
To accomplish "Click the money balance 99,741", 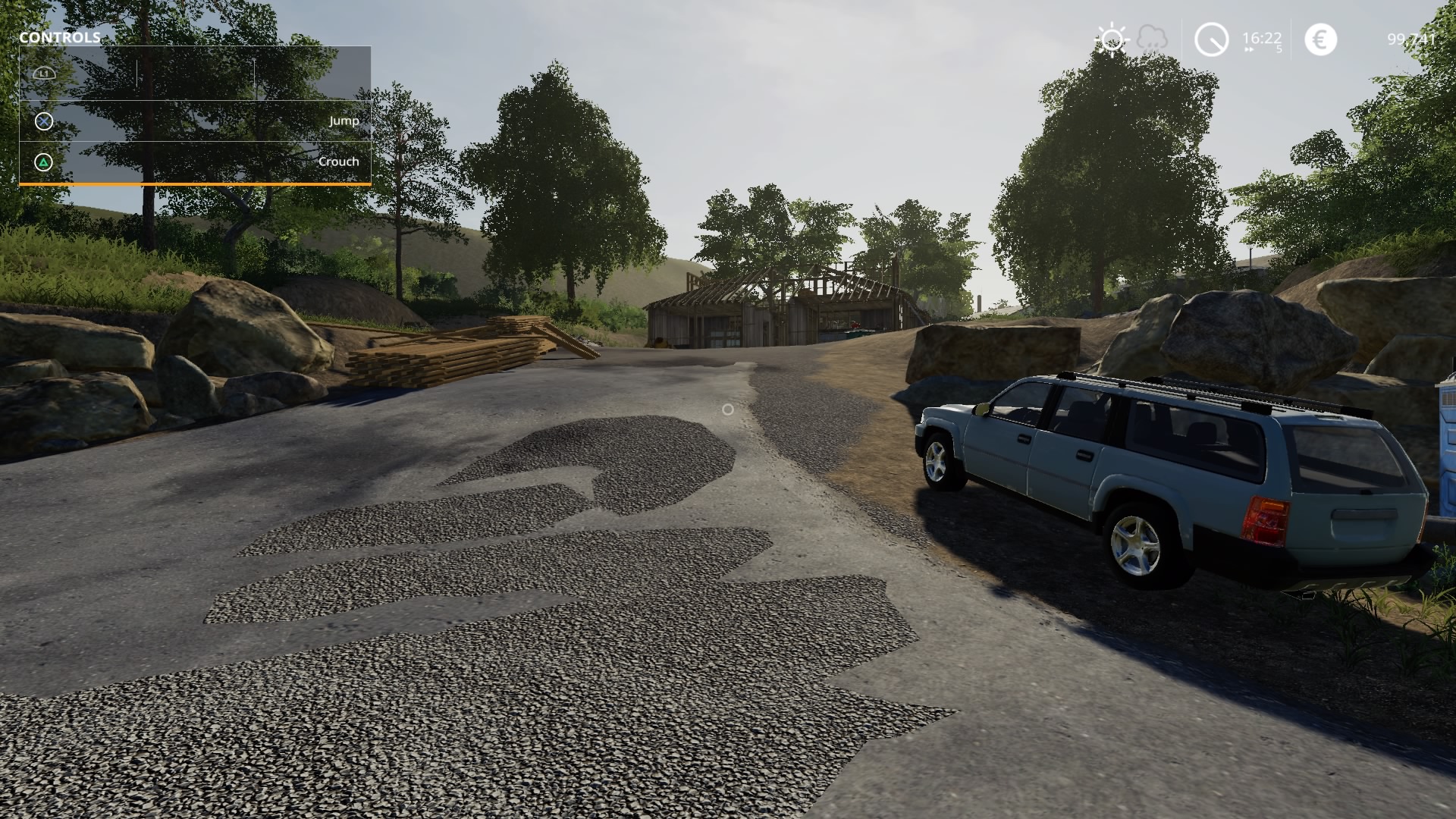I will click(x=1410, y=39).
